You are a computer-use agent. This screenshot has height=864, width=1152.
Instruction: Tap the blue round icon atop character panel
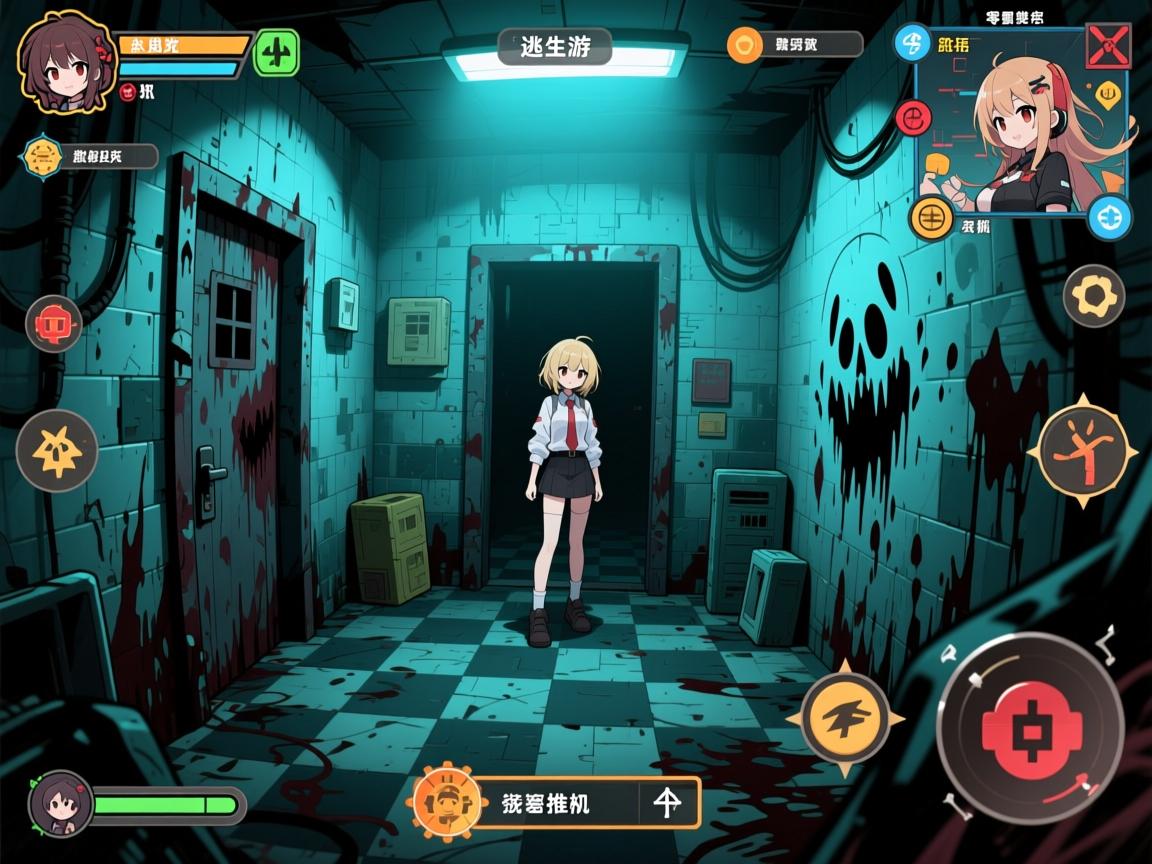click(912, 43)
